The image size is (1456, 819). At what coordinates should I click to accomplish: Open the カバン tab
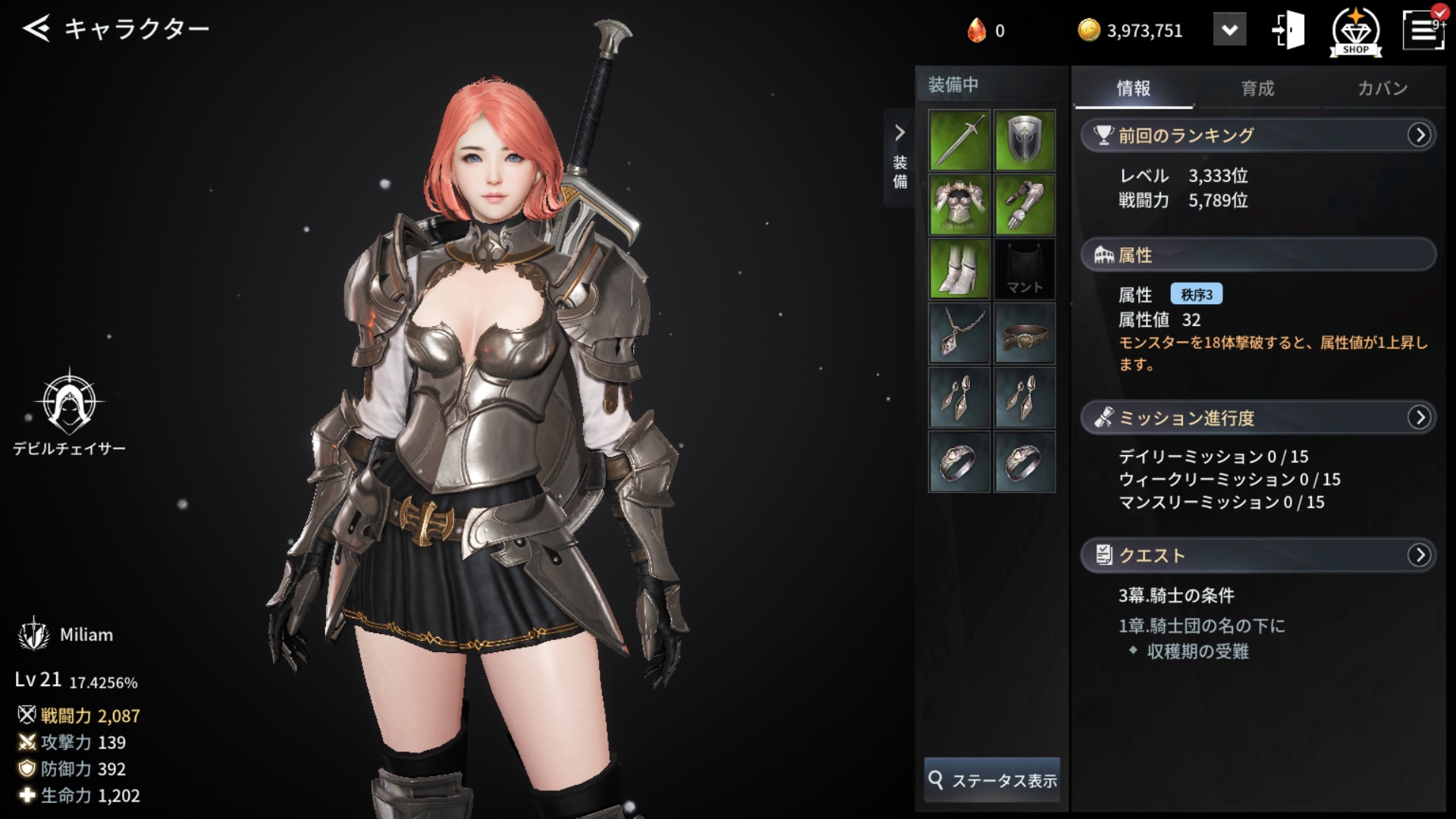tap(1382, 88)
